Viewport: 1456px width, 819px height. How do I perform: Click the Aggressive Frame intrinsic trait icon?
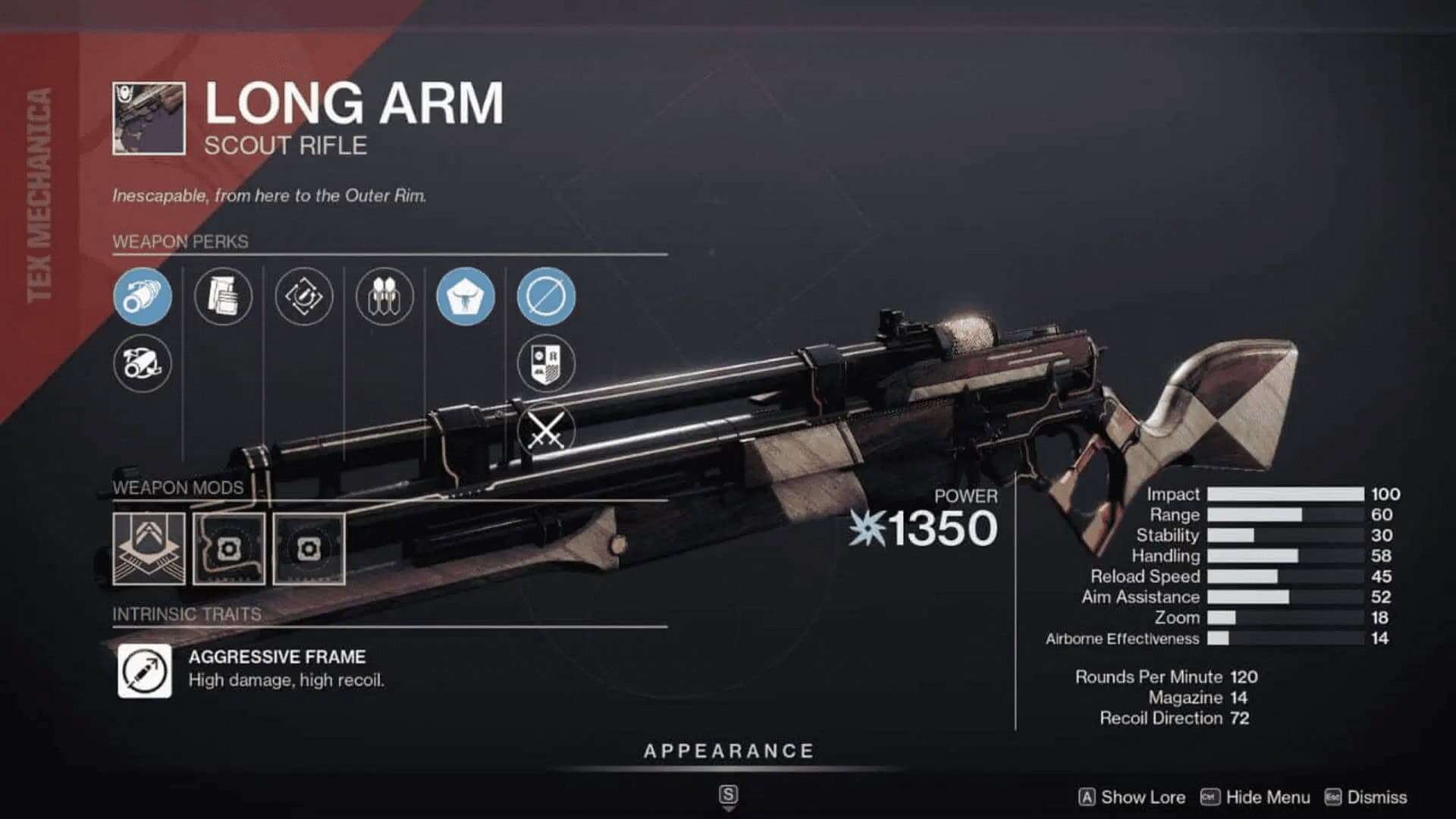pyautogui.click(x=143, y=670)
